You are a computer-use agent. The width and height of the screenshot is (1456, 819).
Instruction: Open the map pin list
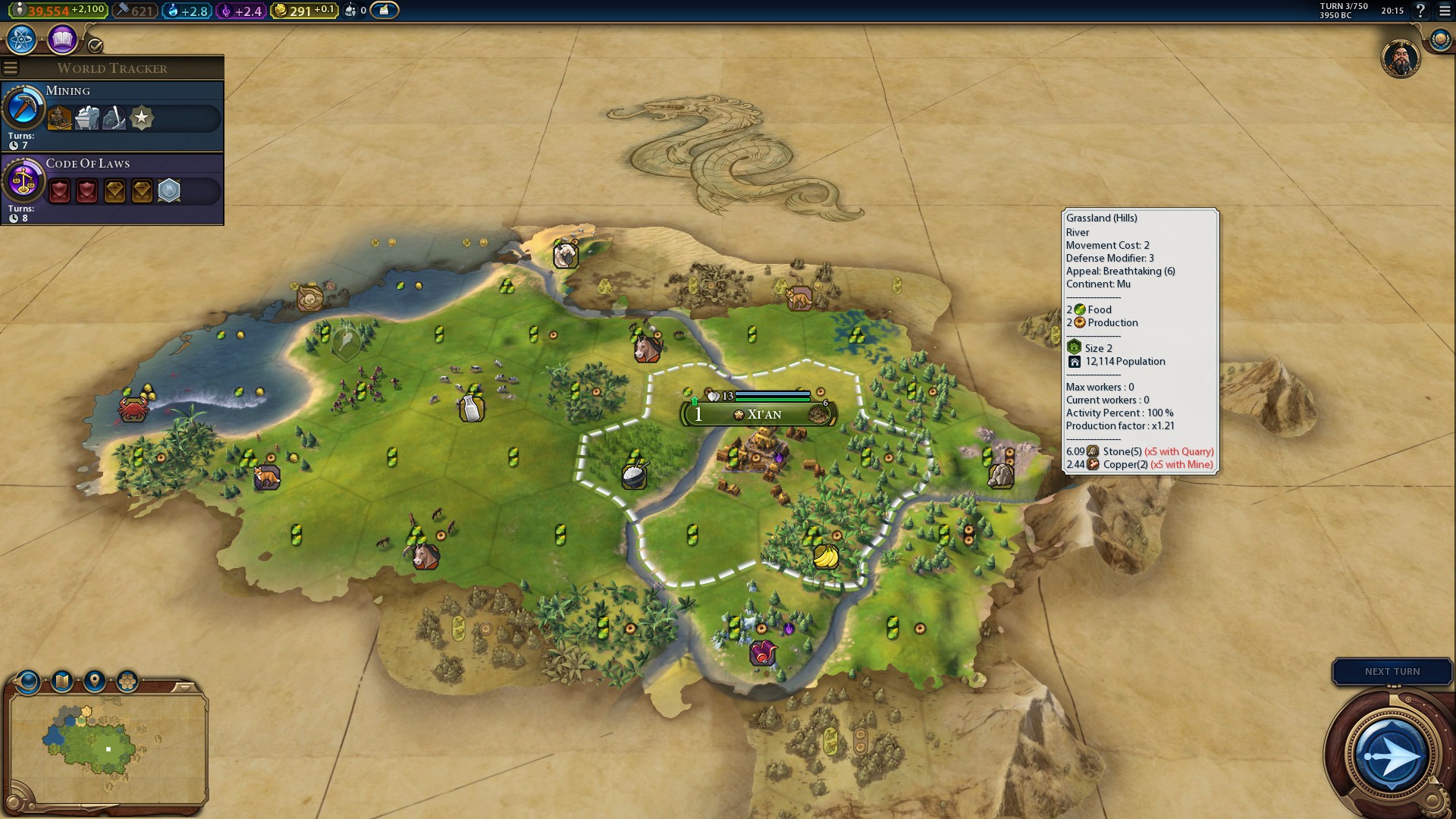[95, 681]
